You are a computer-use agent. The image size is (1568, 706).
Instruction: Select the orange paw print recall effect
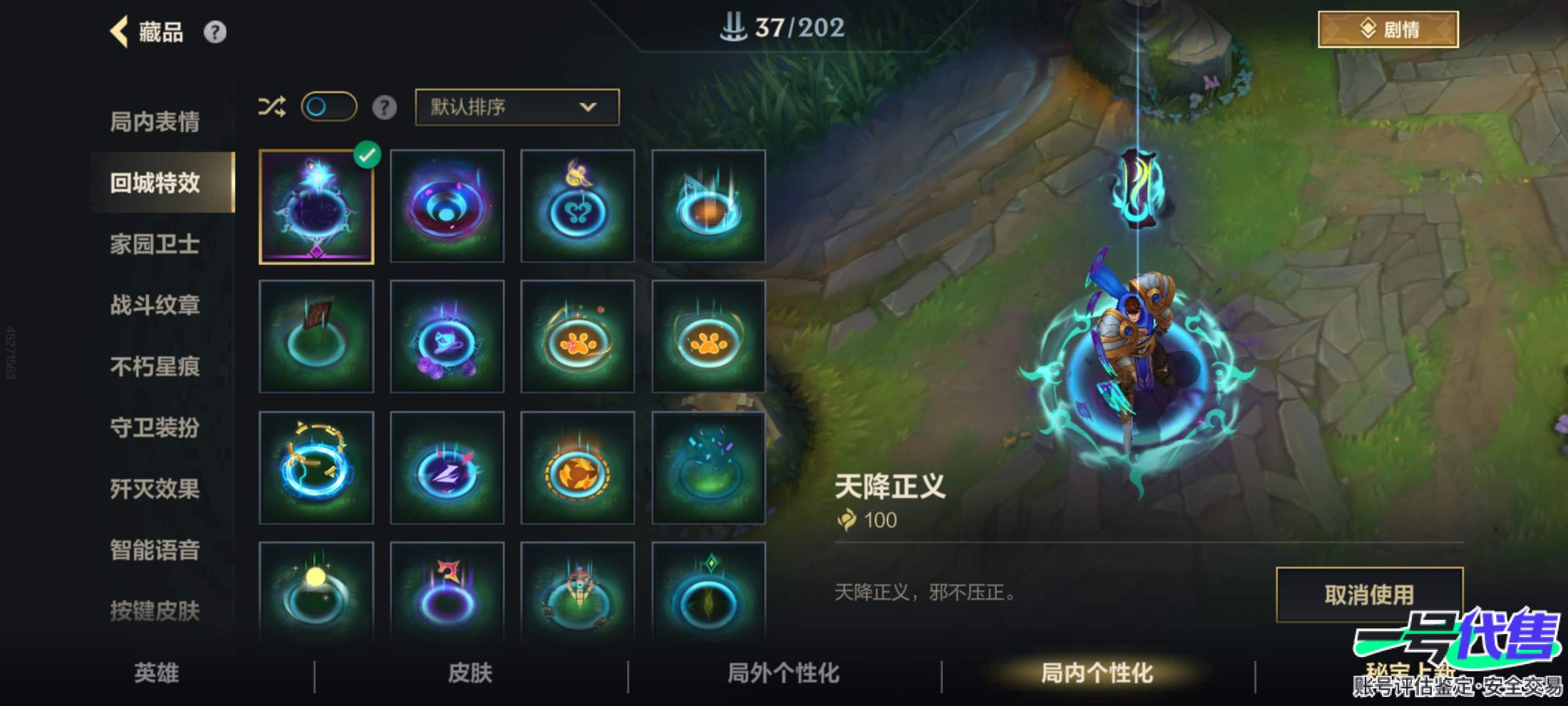tap(578, 337)
